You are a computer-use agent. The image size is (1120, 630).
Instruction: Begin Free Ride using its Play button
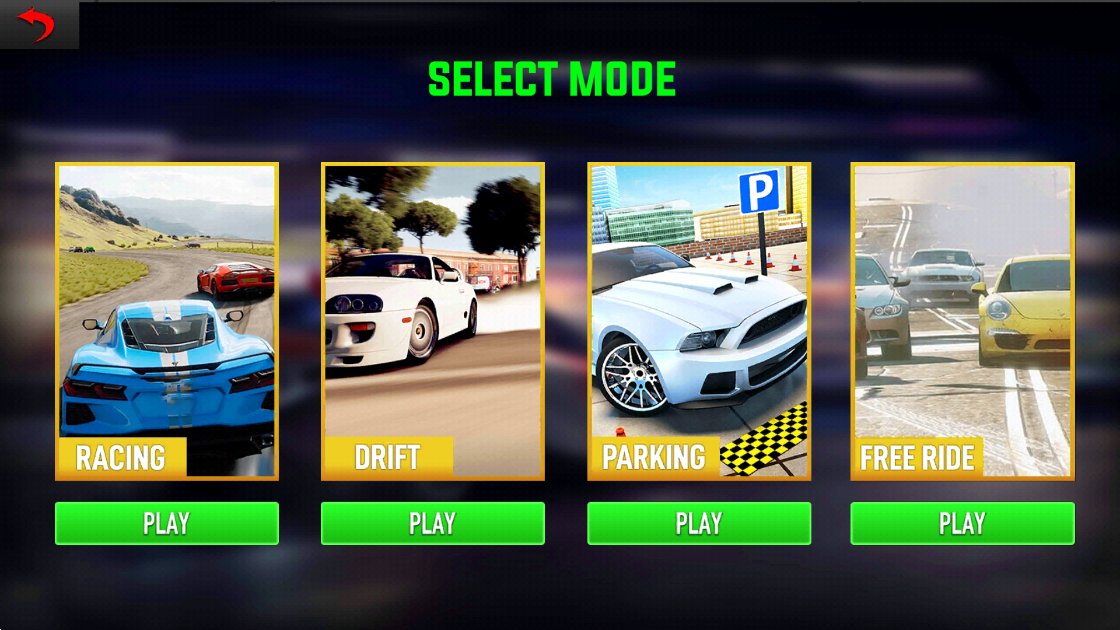pos(962,523)
